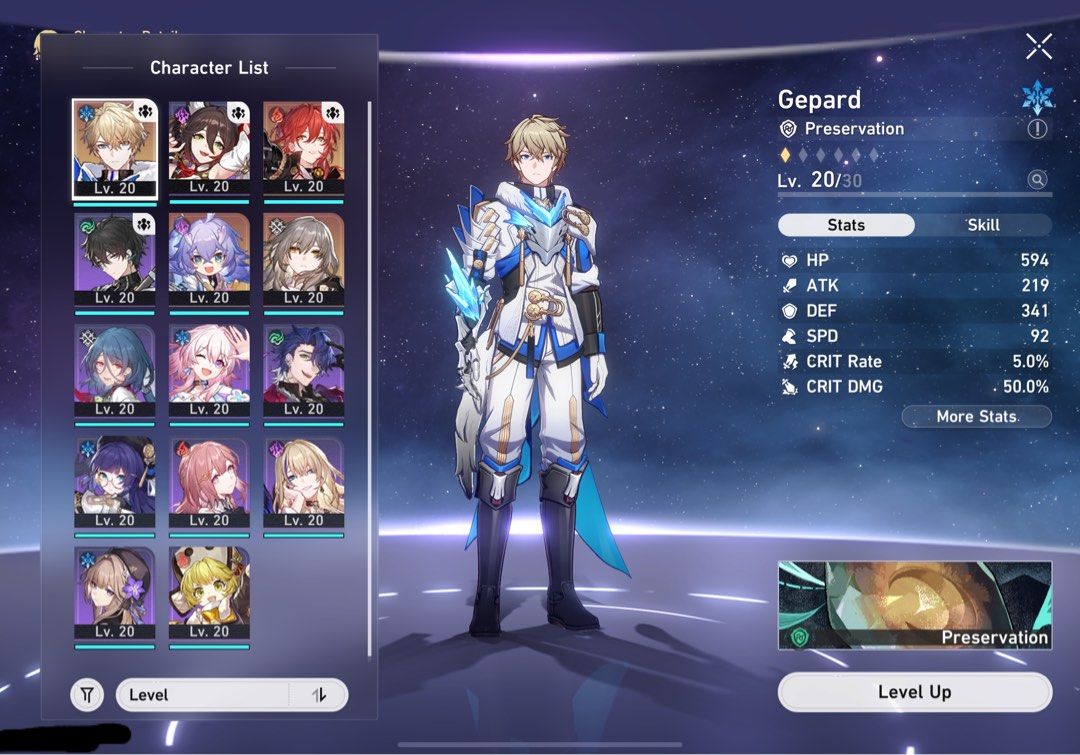
Task: Select the pink-haired March 7th portrait
Action: (209, 370)
